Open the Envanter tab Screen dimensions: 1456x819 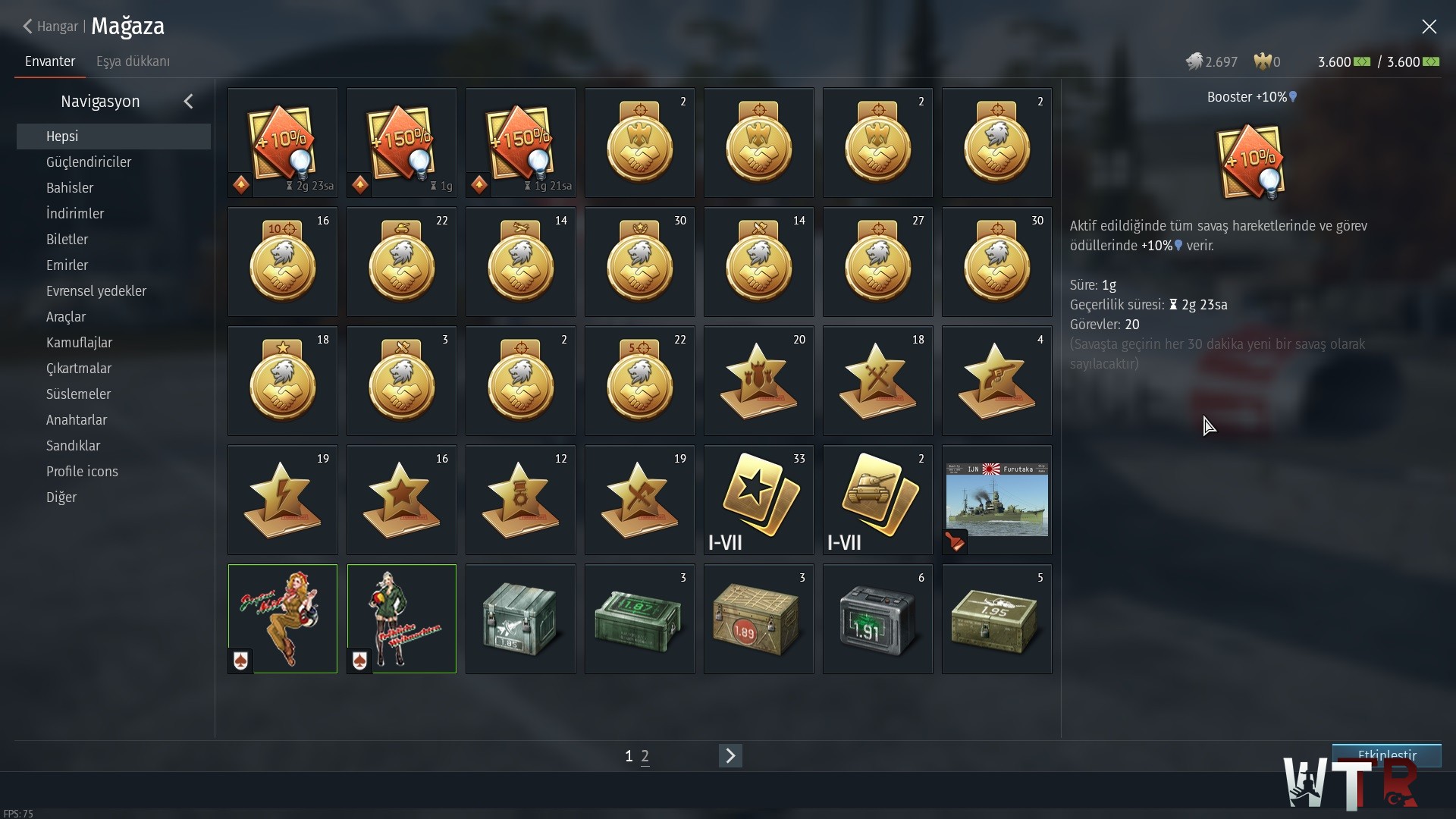click(50, 61)
